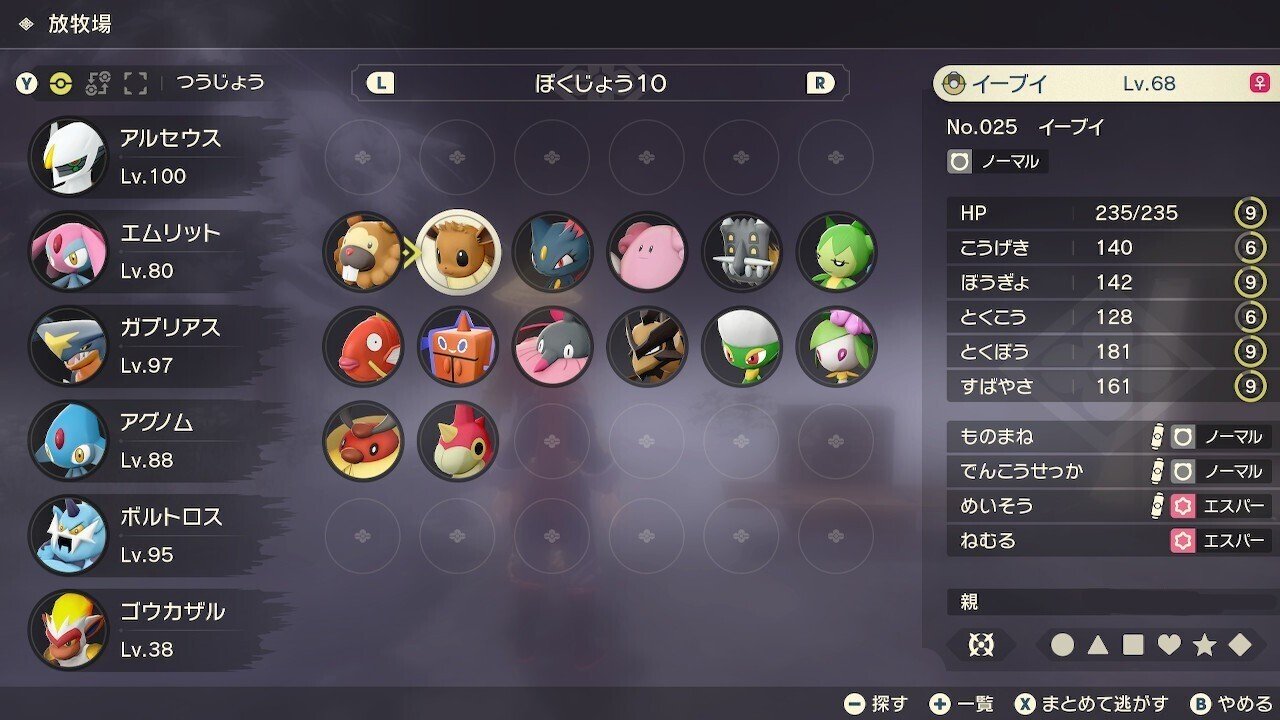1280x720 pixels.
Task: Toggle the heart mark for Eevee
Action: (x=1169, y=645)
